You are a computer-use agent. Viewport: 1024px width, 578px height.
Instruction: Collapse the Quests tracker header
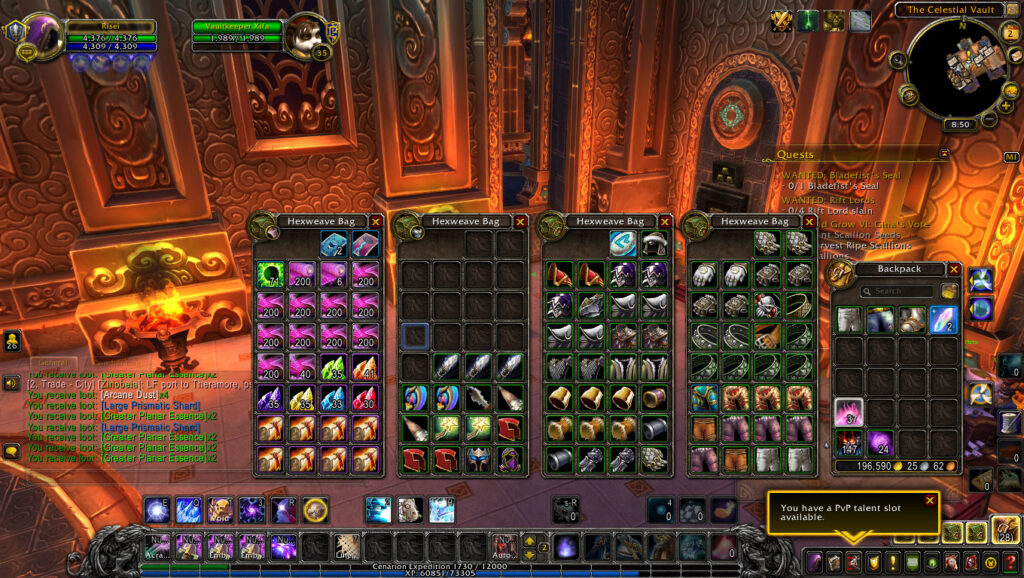(943, 154)
